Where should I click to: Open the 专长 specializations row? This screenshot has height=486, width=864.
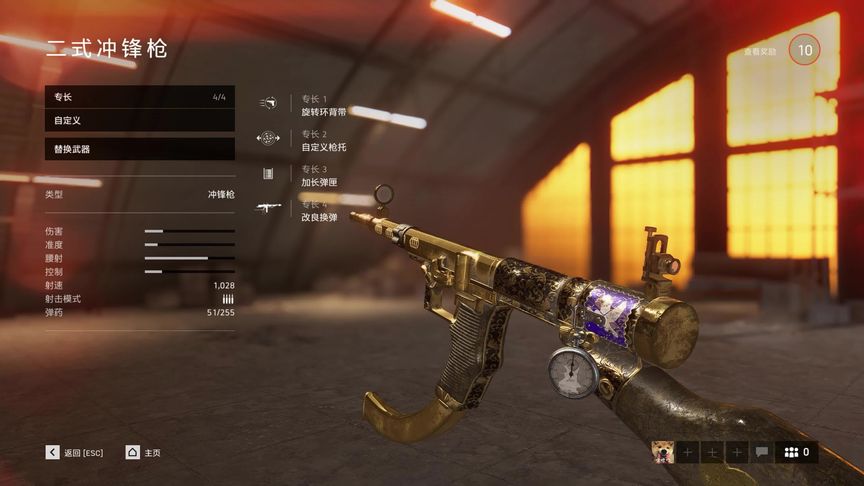click(x=139, y=97)
